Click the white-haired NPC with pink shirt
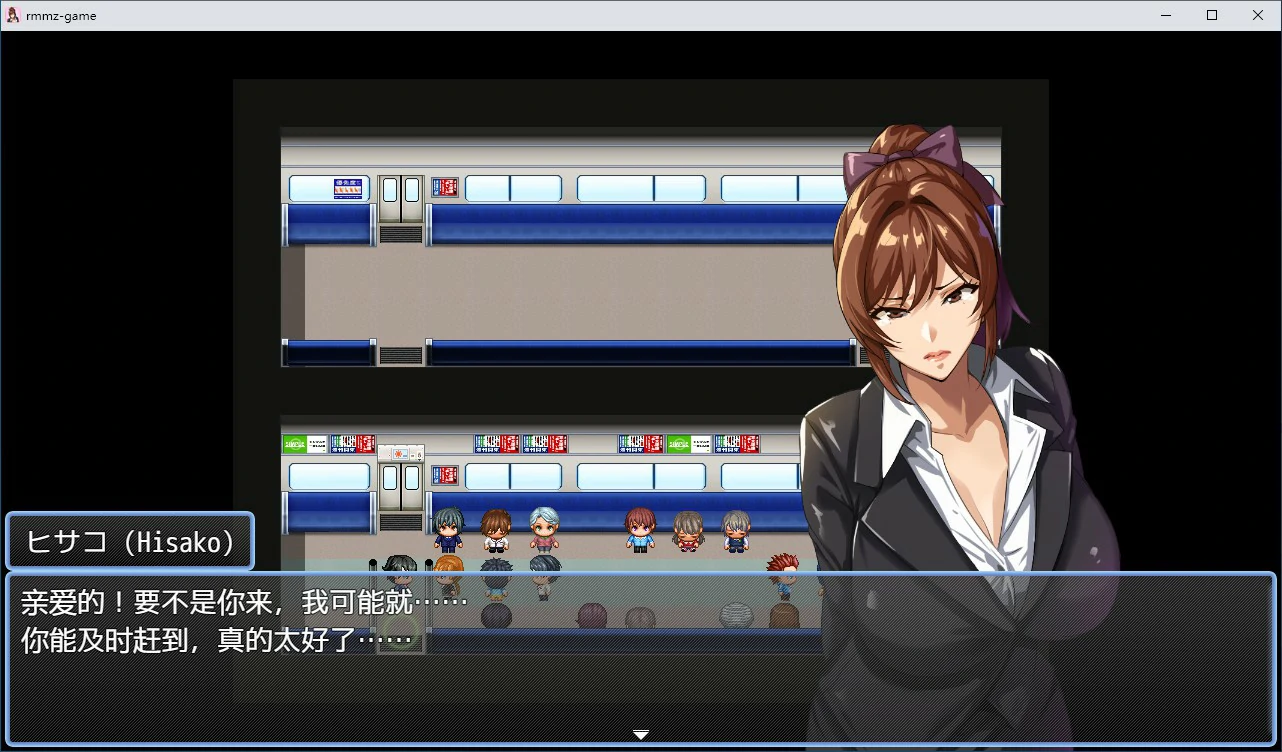This screenshot has height=752, width=1282. [x=545, y=527]
